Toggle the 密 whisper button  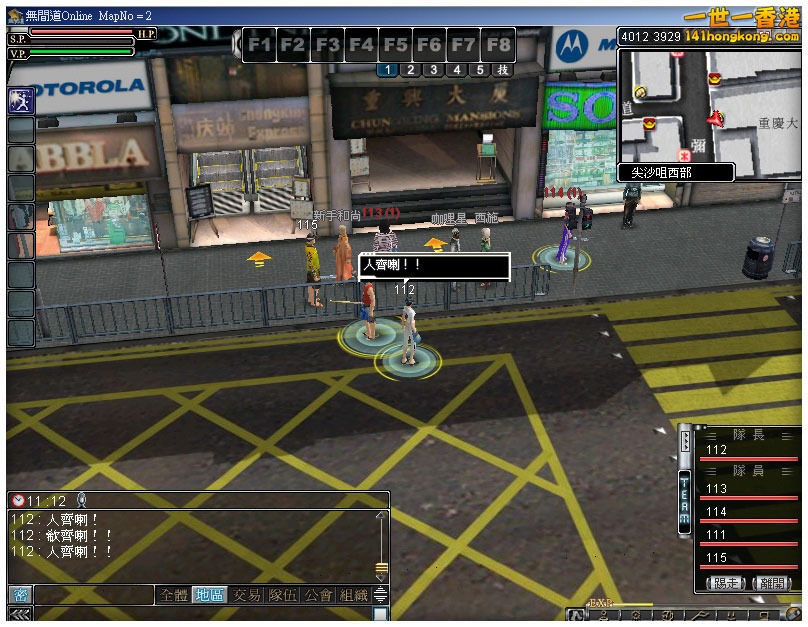(20, 595)
